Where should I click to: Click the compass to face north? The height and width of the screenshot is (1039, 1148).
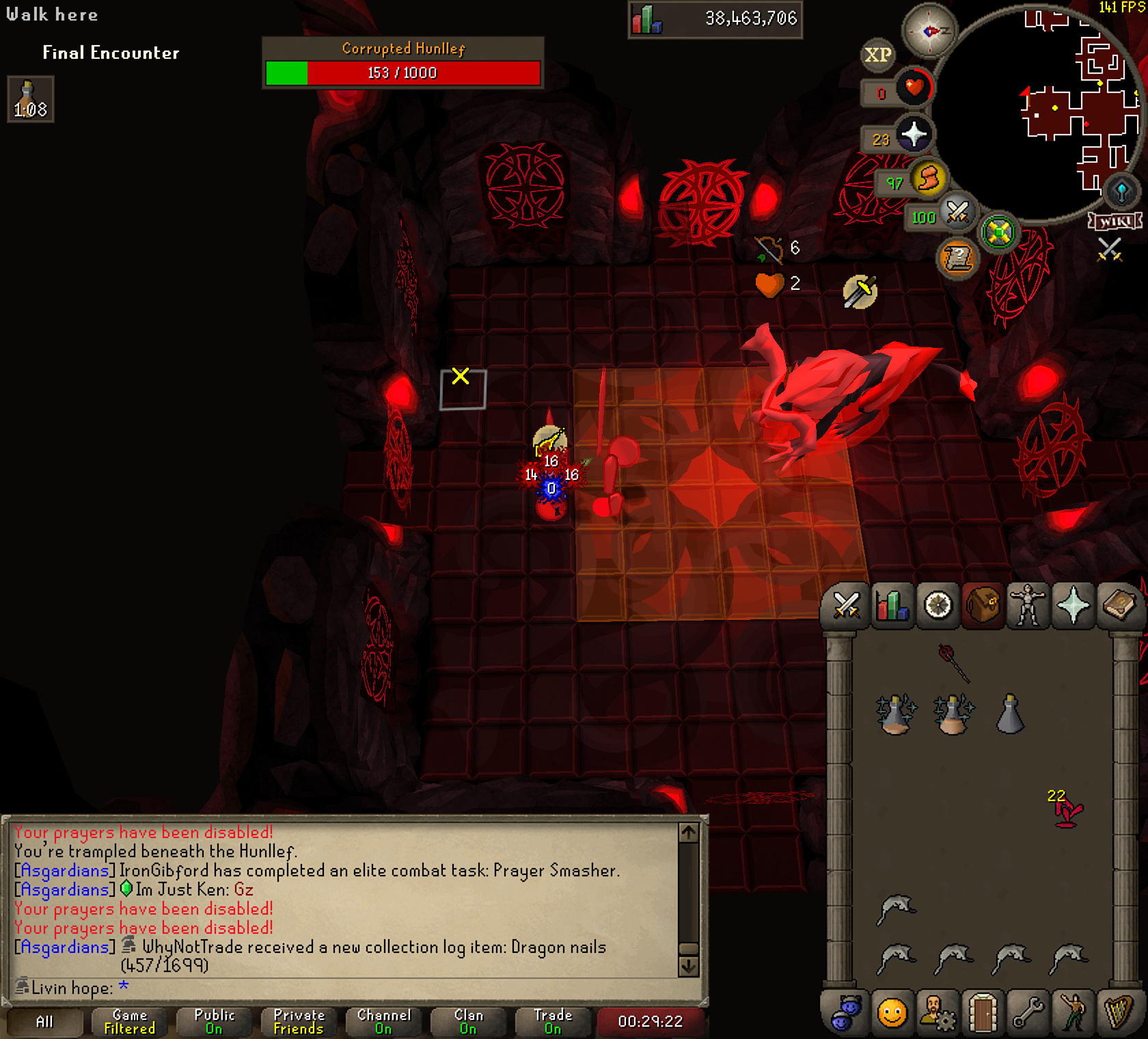tap(929, 31)
